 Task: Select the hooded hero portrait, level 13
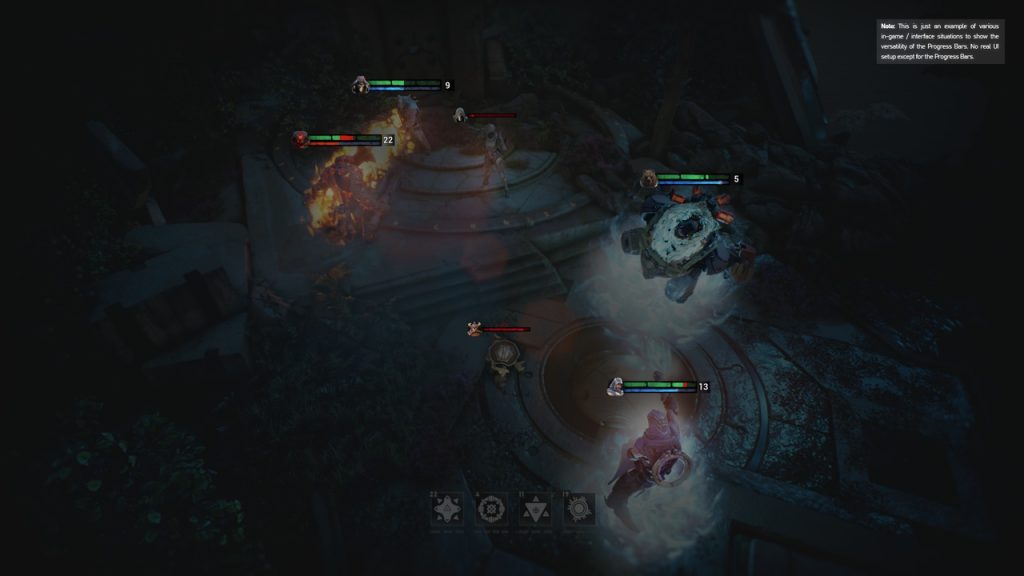pos(617,386)
